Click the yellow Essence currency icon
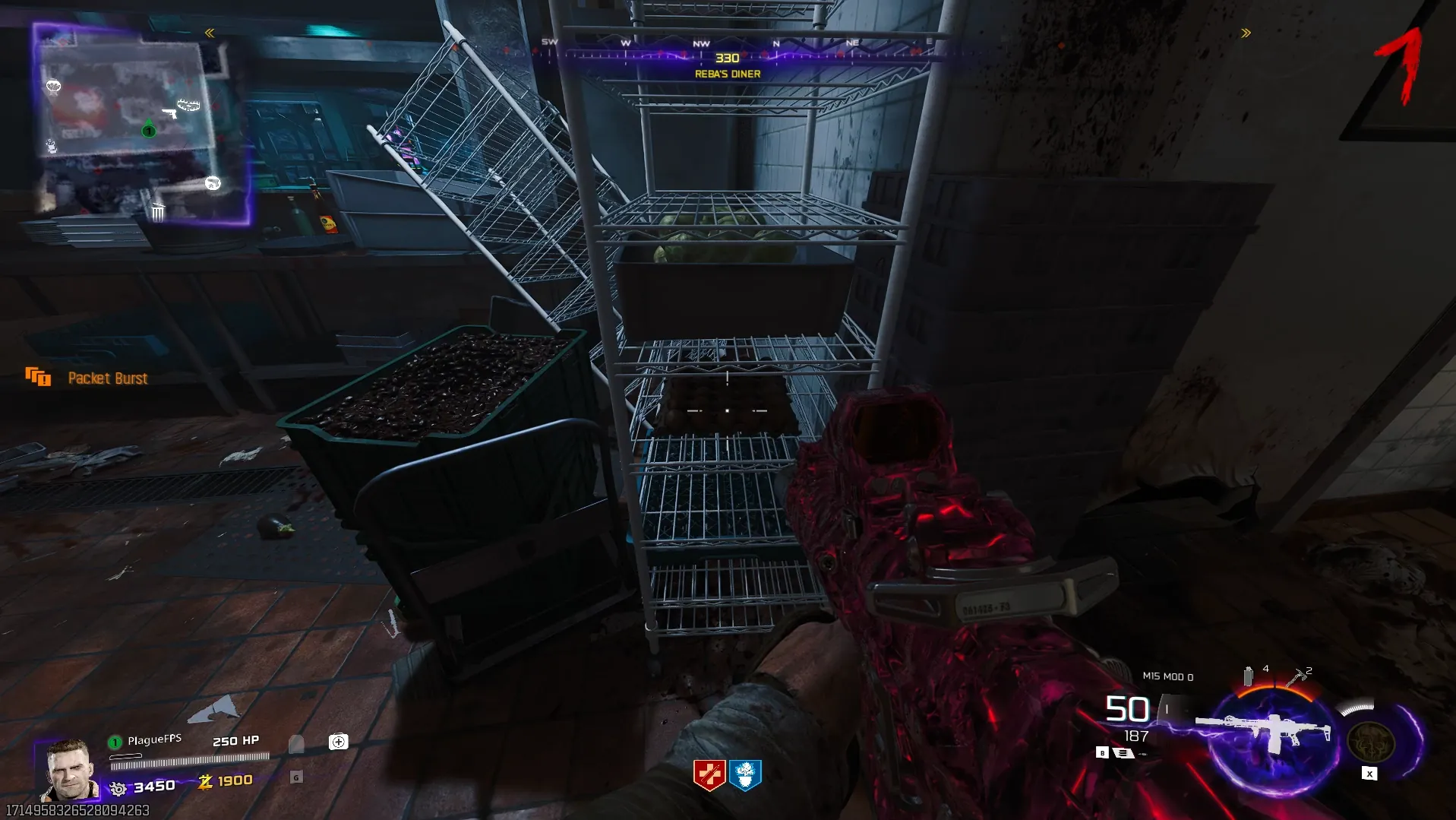1456x820 pixels. tap(205, 781)
